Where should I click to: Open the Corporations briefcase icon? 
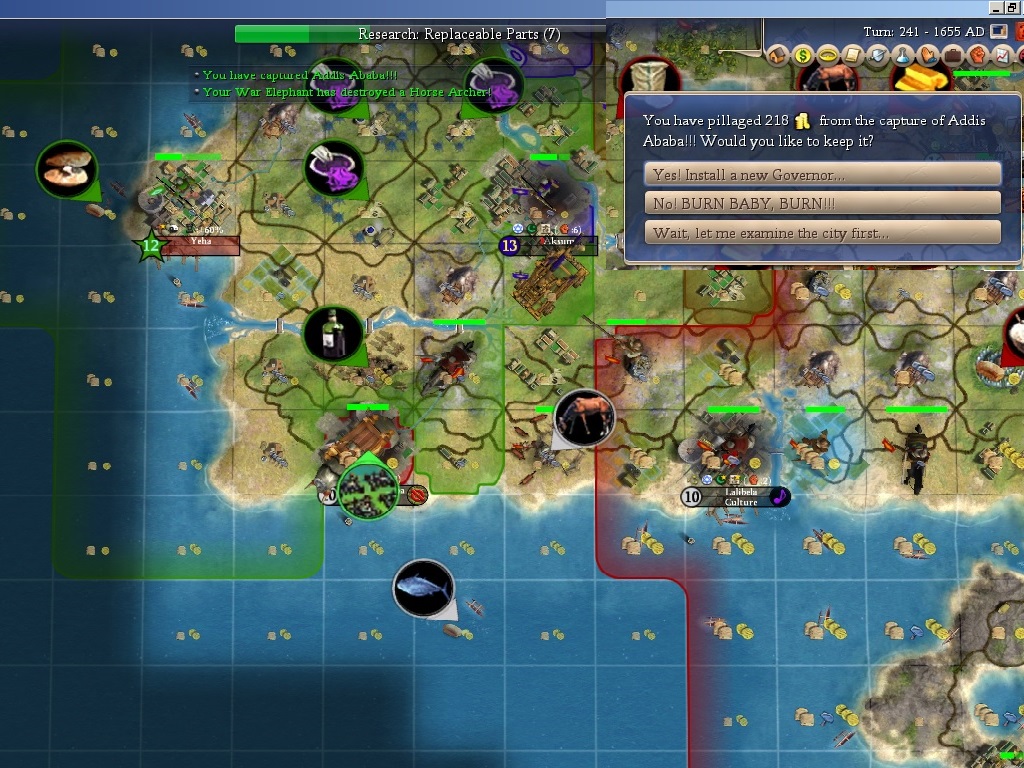952,56
